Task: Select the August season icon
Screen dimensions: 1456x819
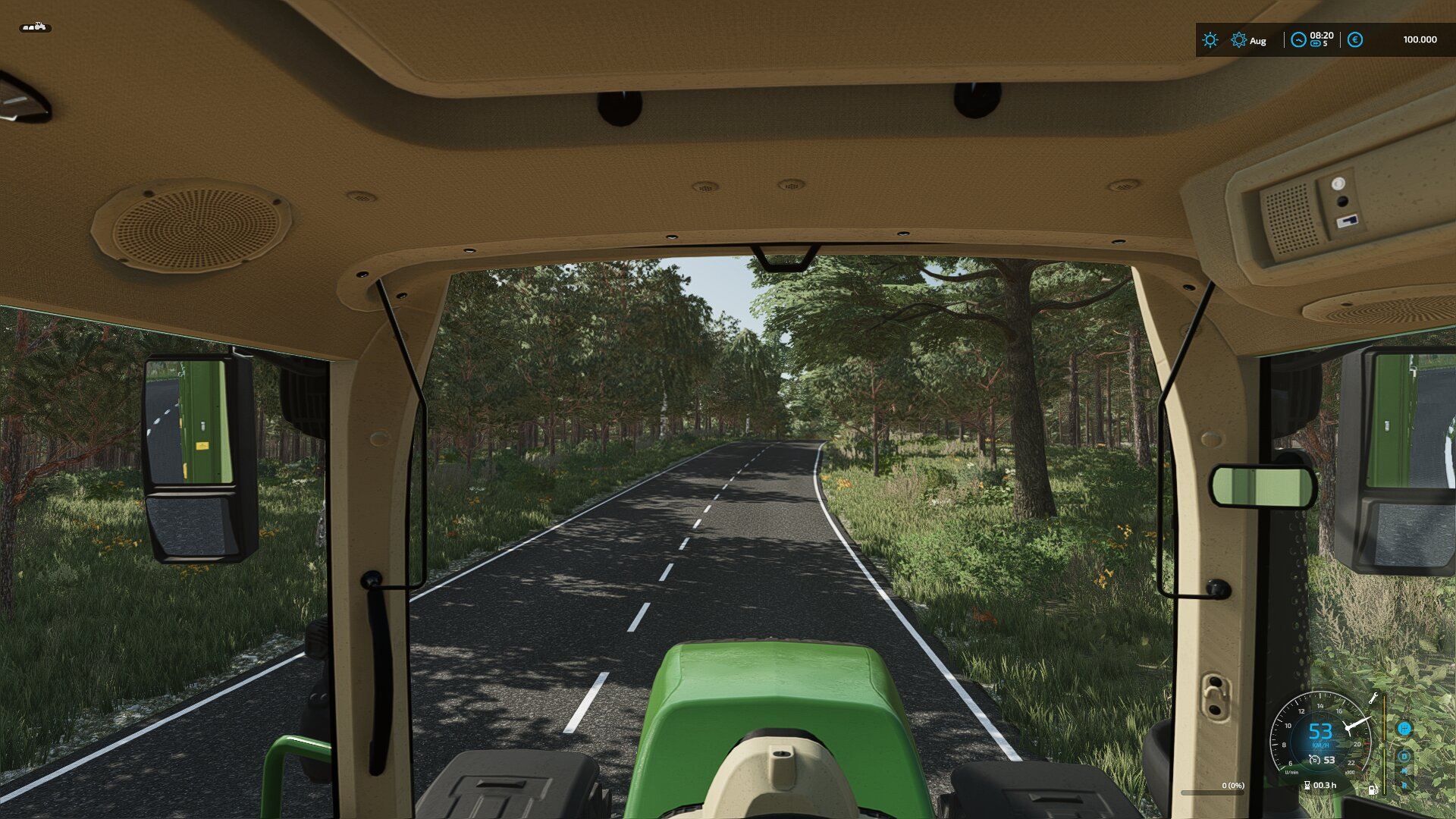Action: pyautogui.click(x=1238, y=40)
